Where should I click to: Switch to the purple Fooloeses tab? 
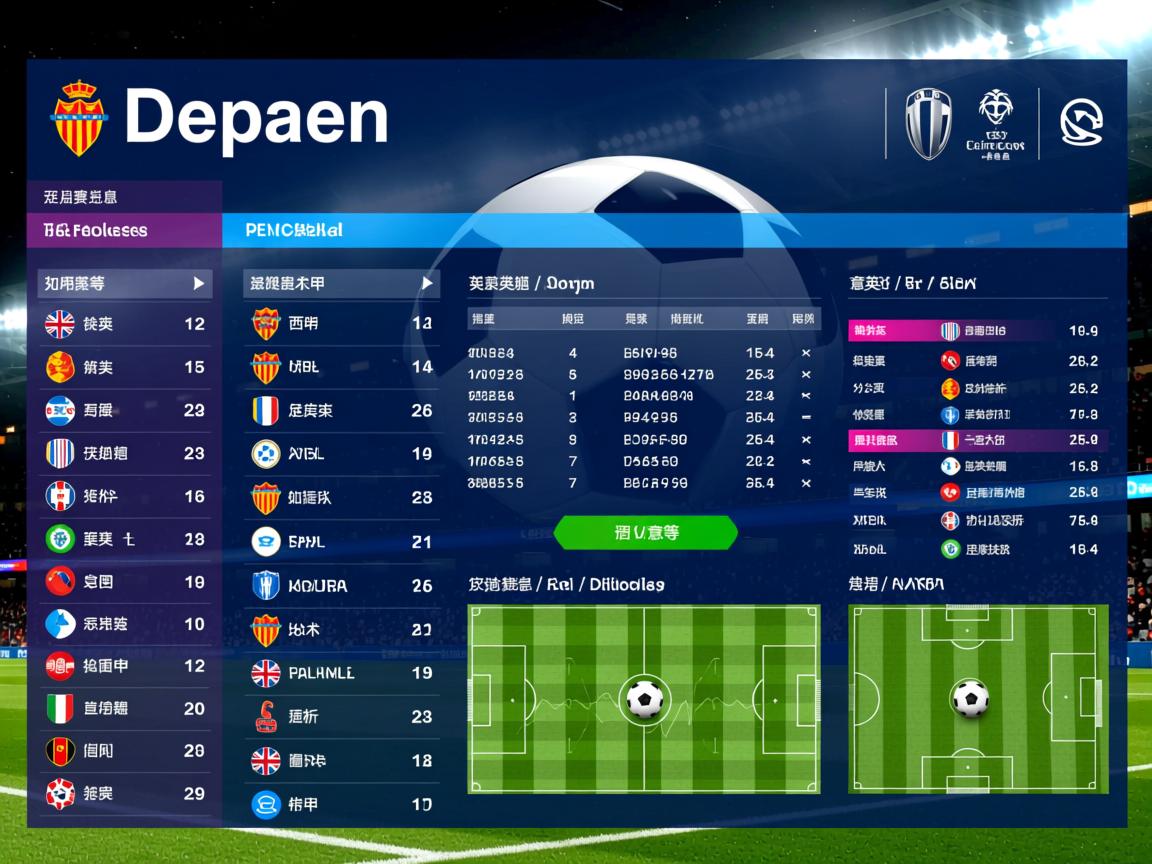(x=124, y=230)
